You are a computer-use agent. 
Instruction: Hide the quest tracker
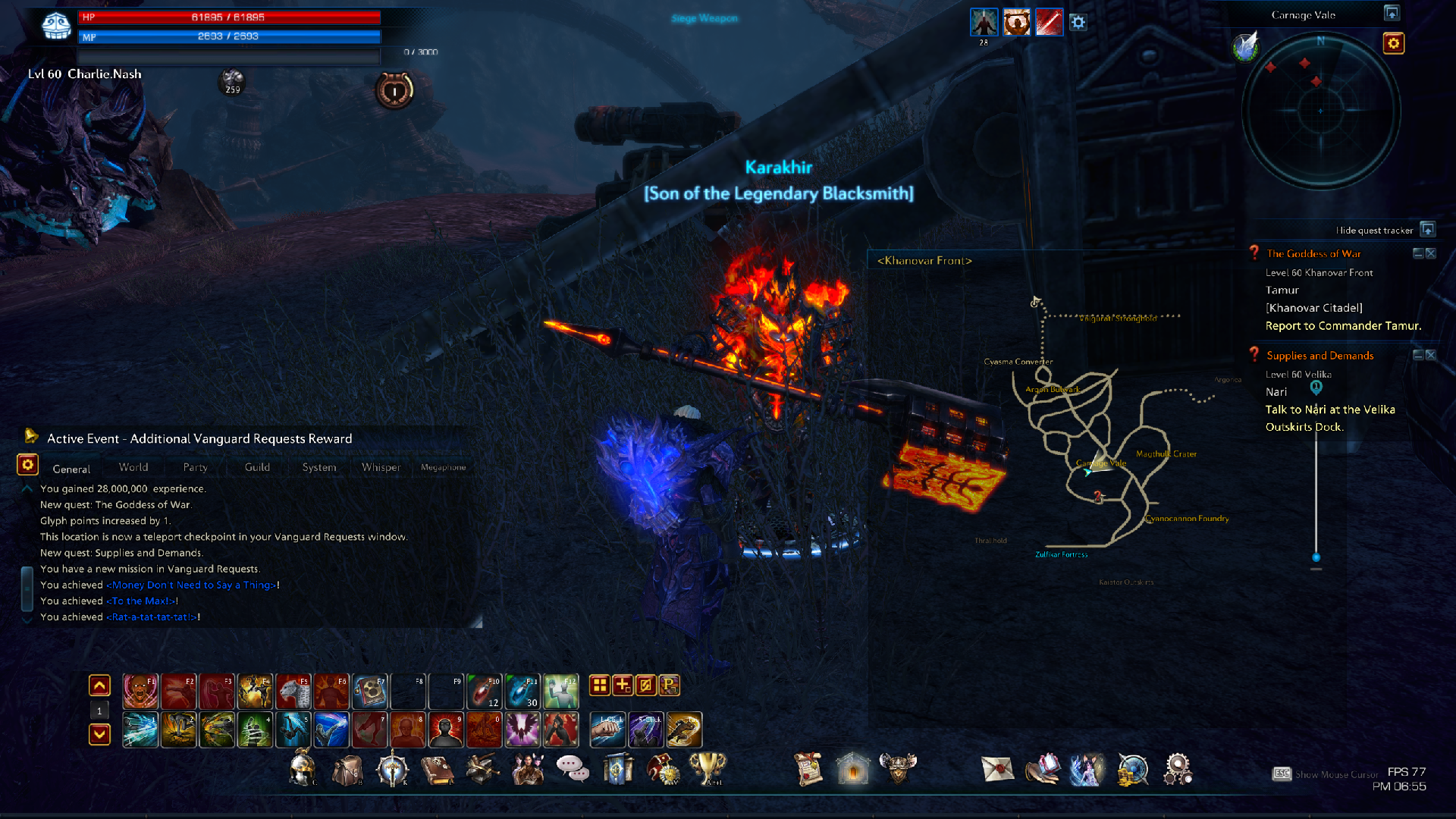pyautogui.click(x=1427, y=230)
